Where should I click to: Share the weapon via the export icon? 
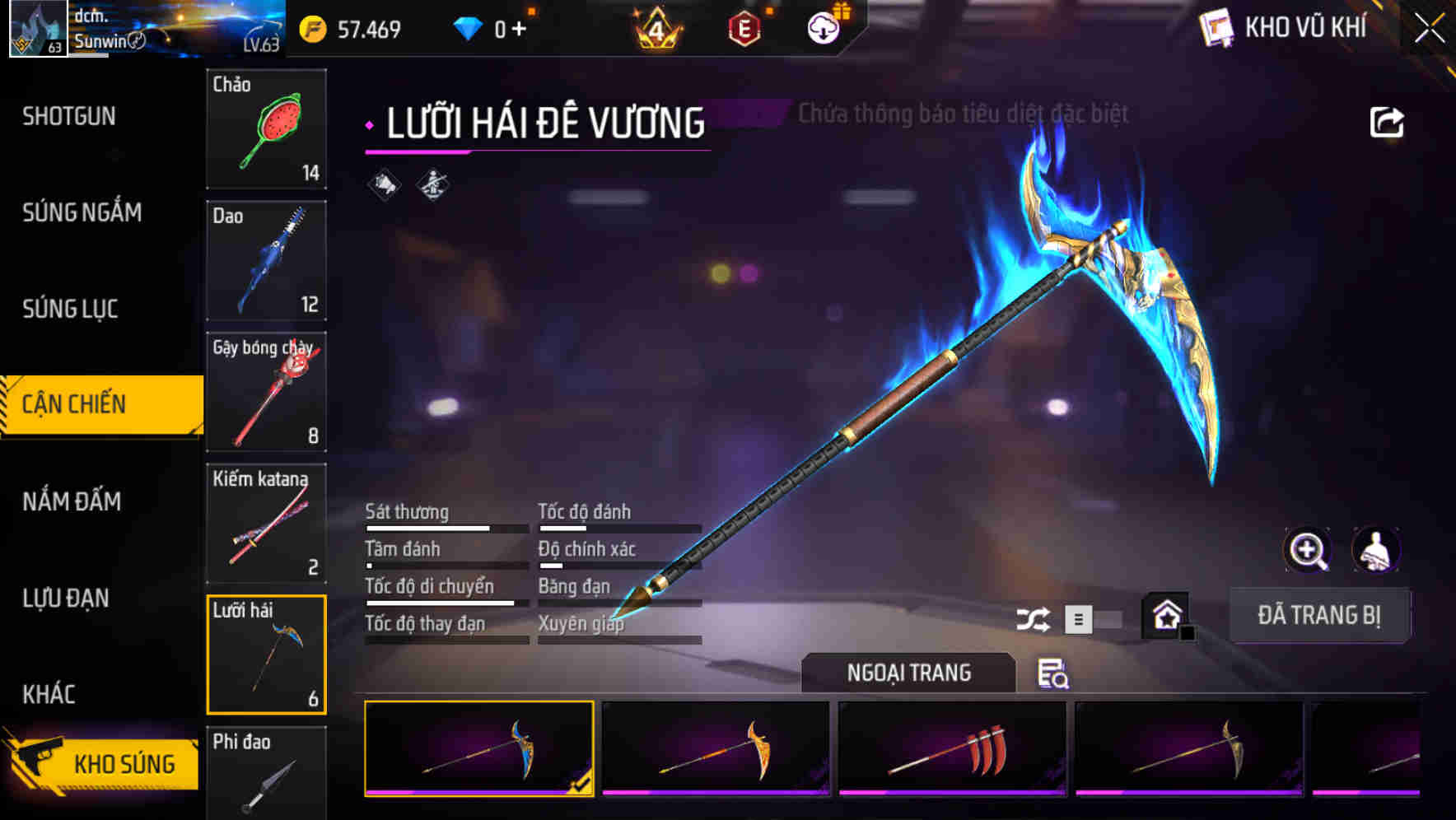click(1387, 121)
